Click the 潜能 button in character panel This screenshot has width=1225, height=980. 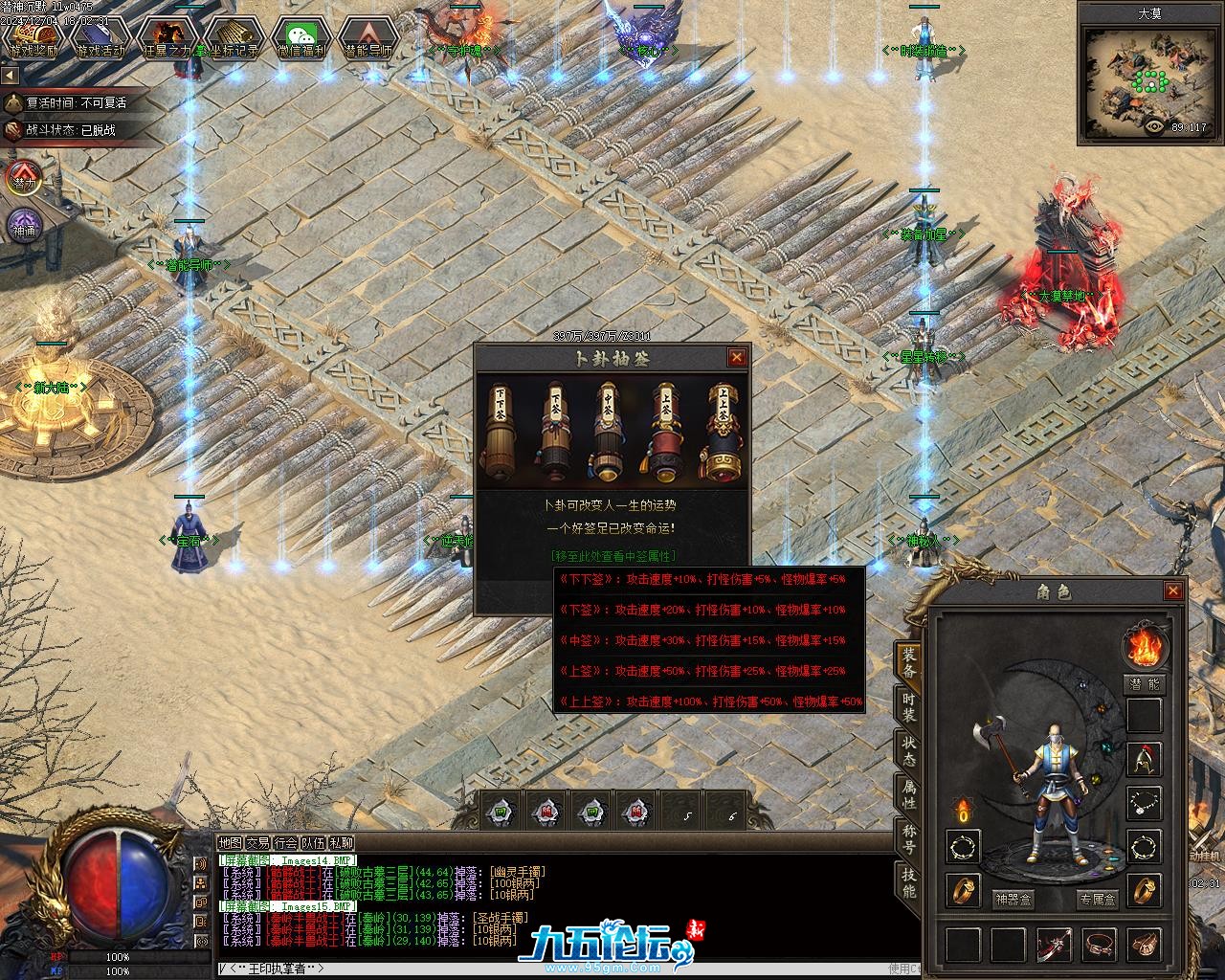[x=1144, y=684]
